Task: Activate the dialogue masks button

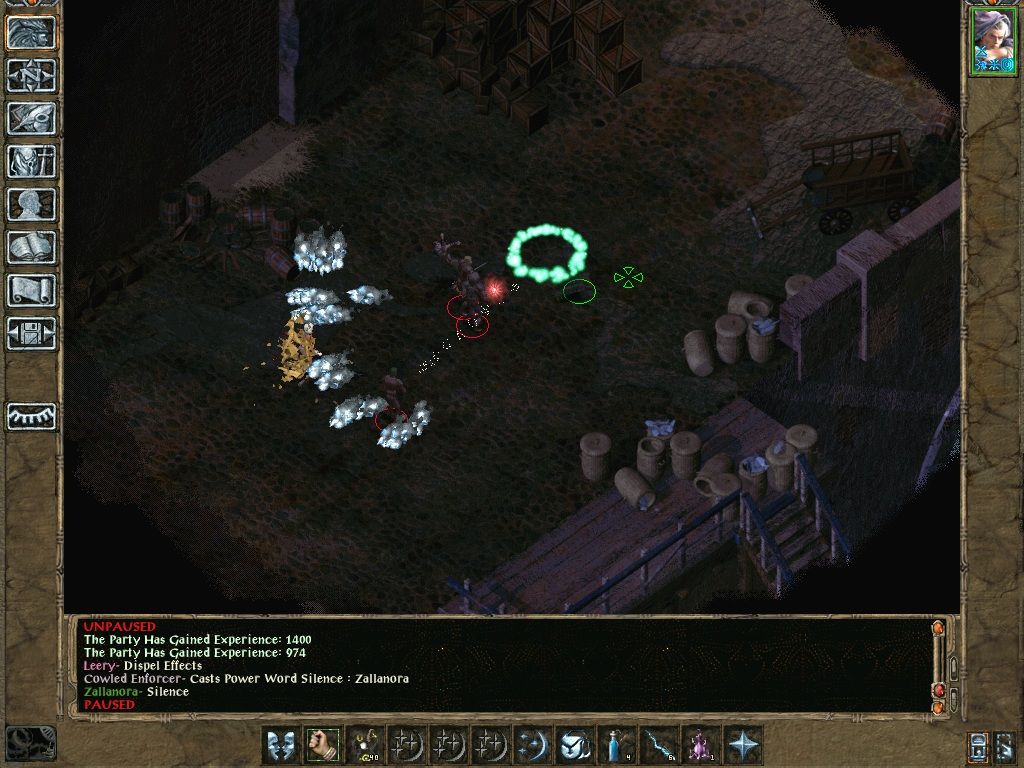Action: coord(280,745)
